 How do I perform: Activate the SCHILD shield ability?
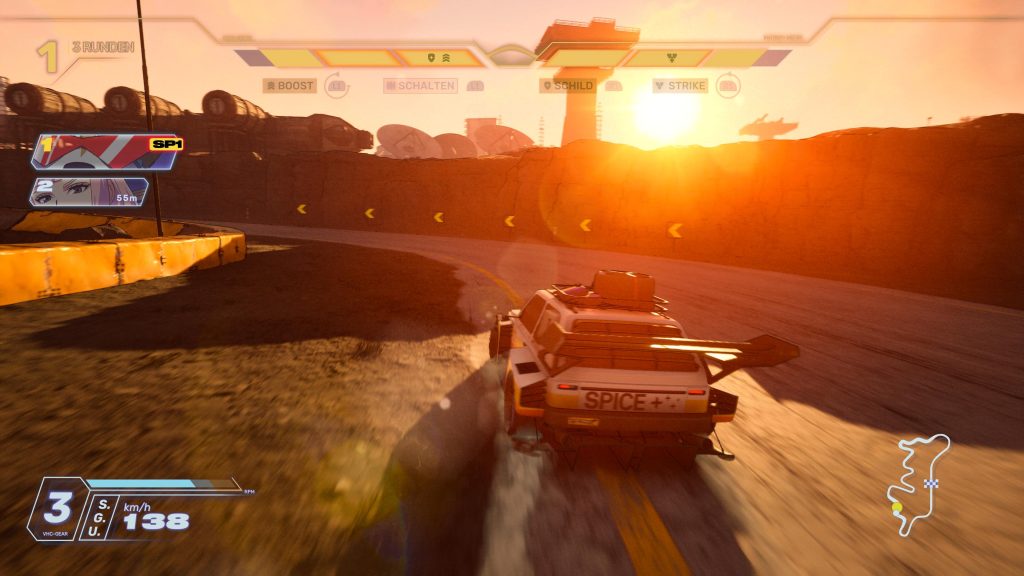click(568, 86)
